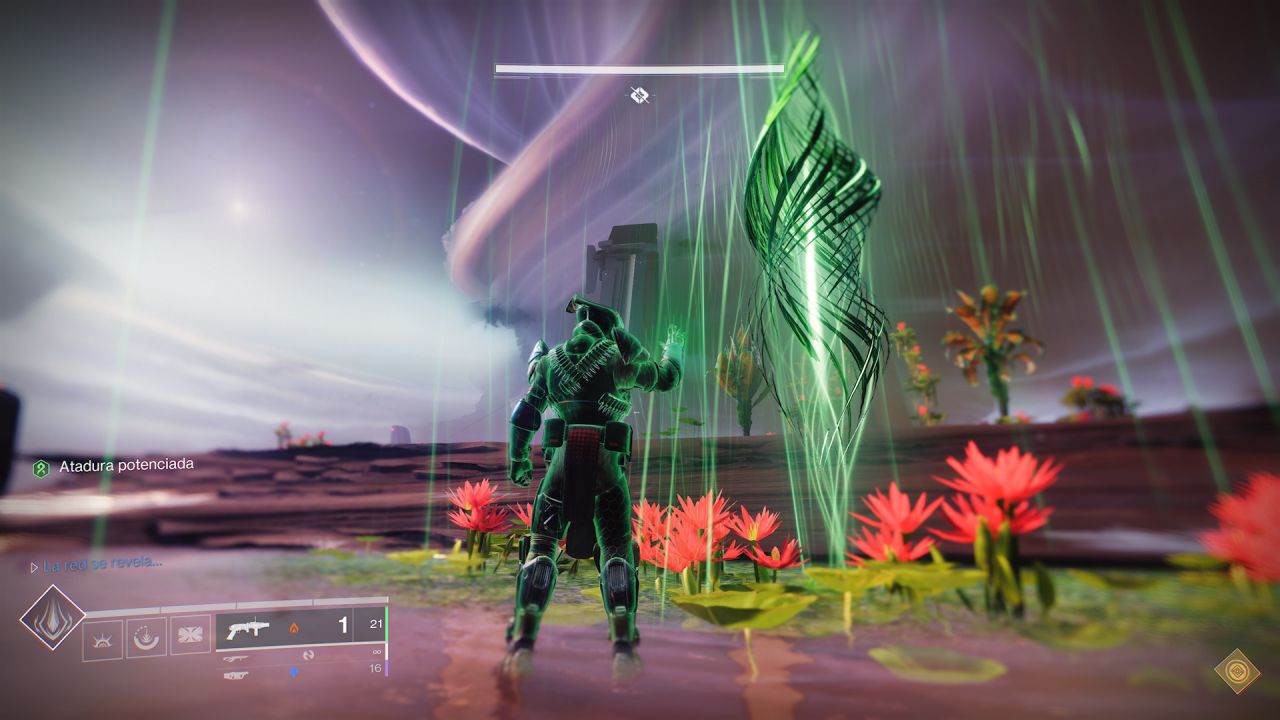The image size is (1280, 720).
Task: Select the equipped submachine gun icon
Action: (249, 627)
